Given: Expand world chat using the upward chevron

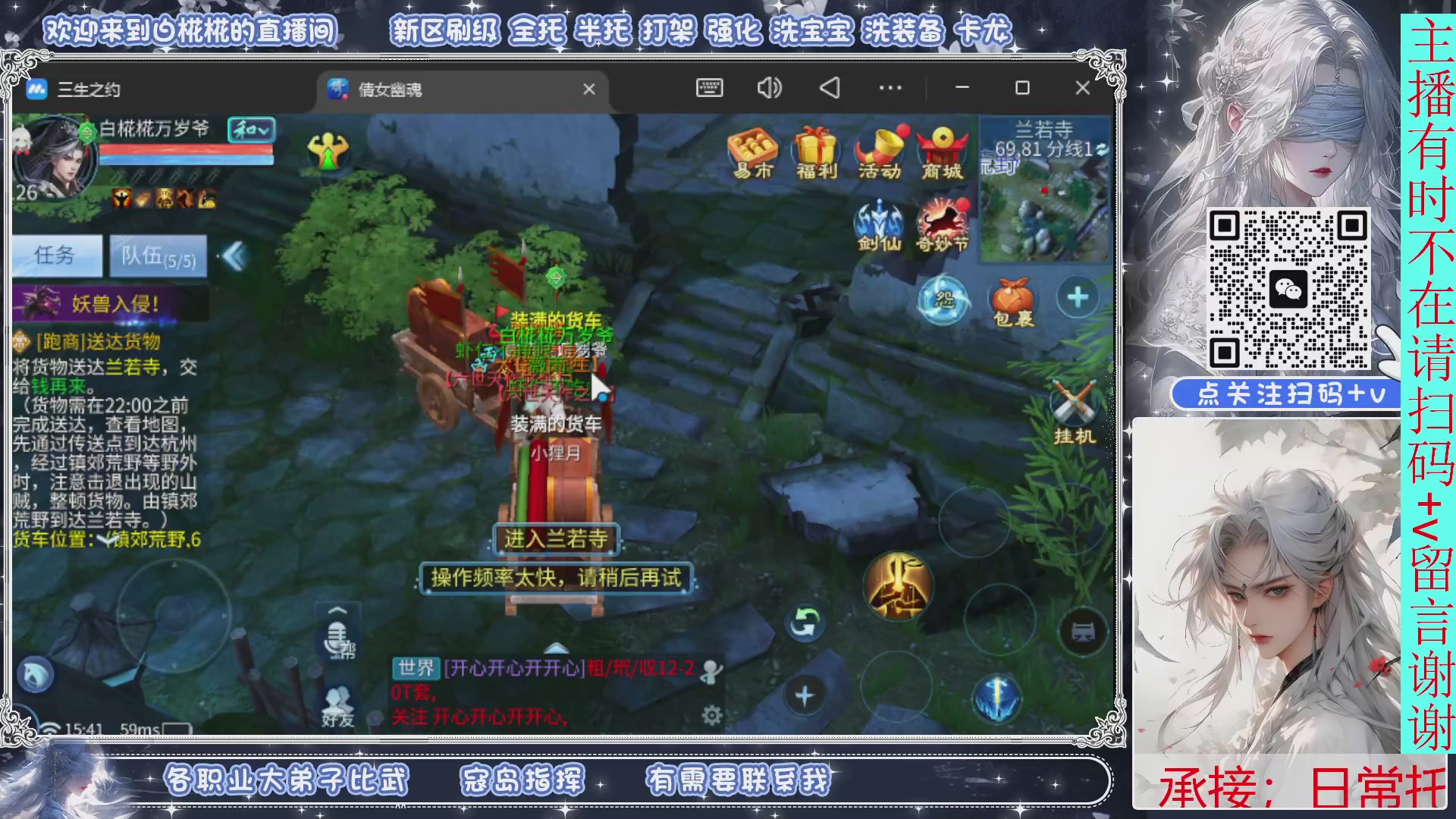Looking at the screenshot, I should point(556,648).
